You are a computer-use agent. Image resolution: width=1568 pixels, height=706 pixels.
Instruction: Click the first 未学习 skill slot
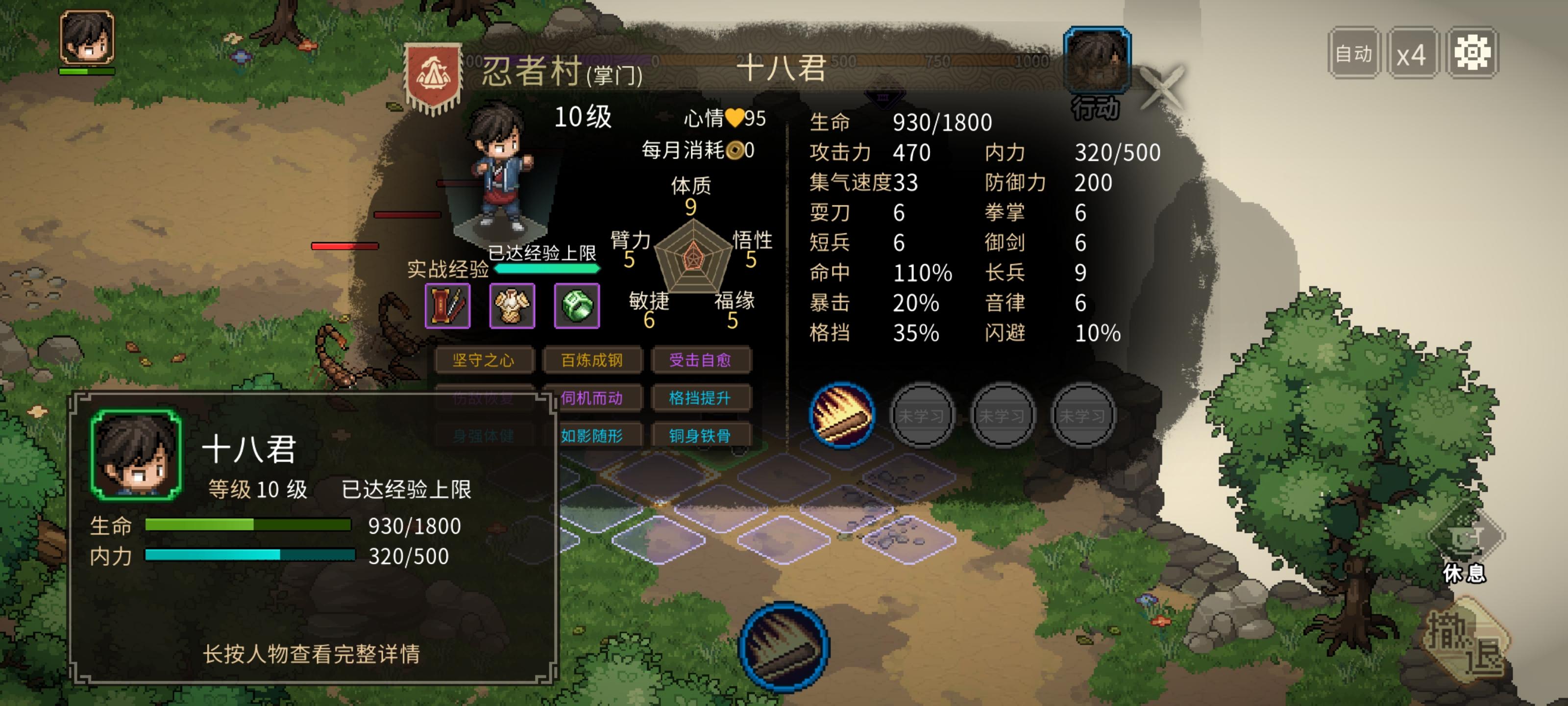pos(923,415)
